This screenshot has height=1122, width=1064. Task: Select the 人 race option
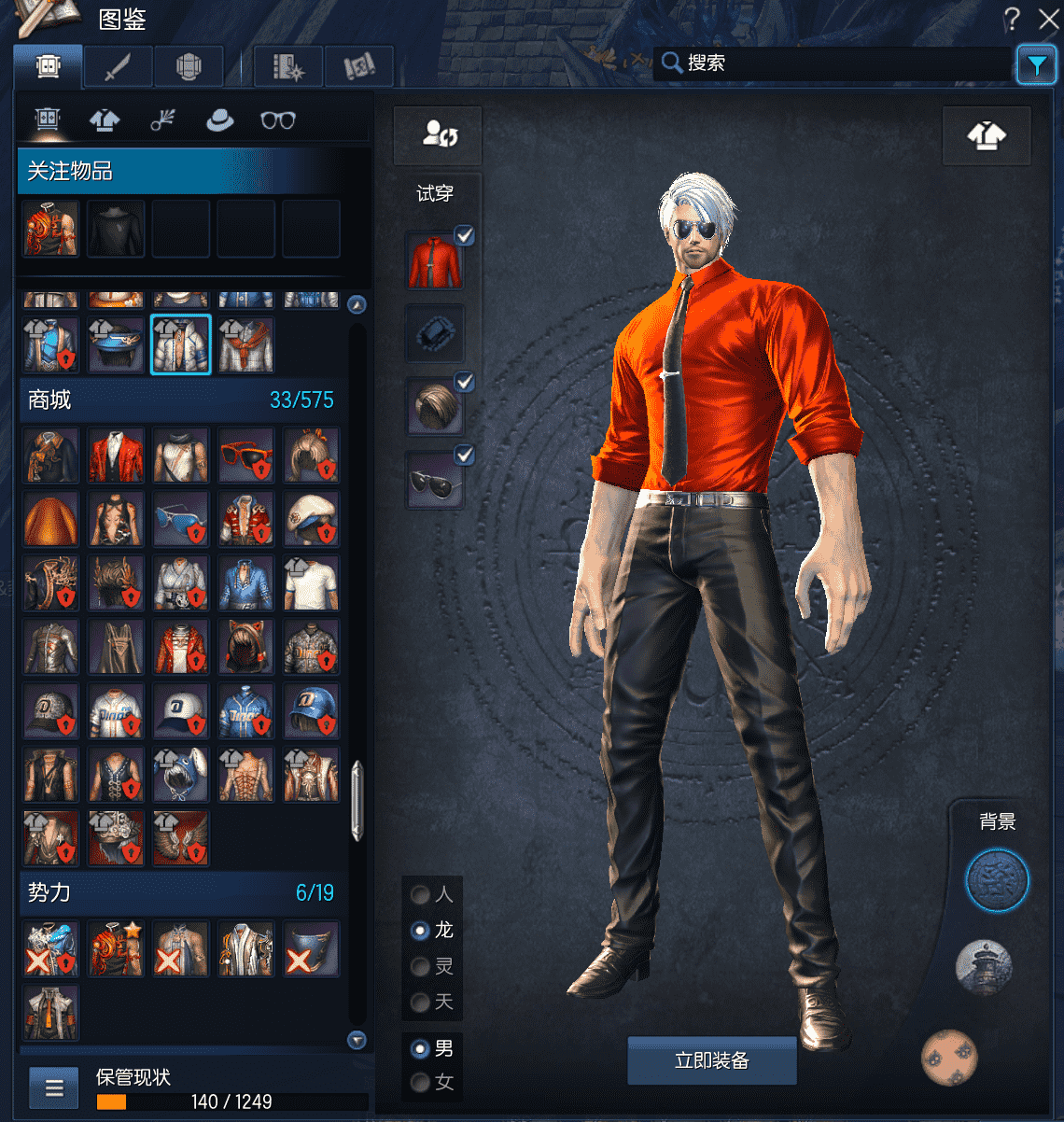[421, 894]
